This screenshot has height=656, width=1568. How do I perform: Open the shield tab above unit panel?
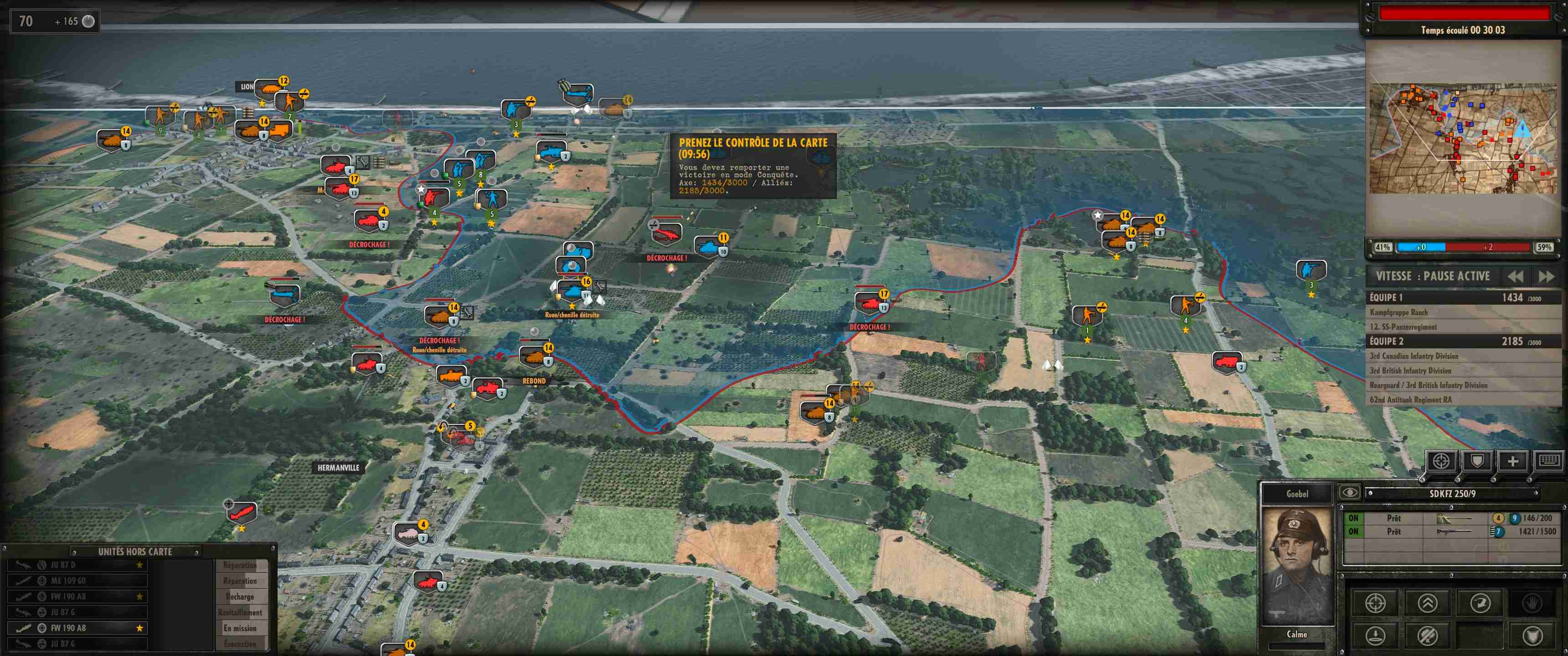[x=1477, y=461]
